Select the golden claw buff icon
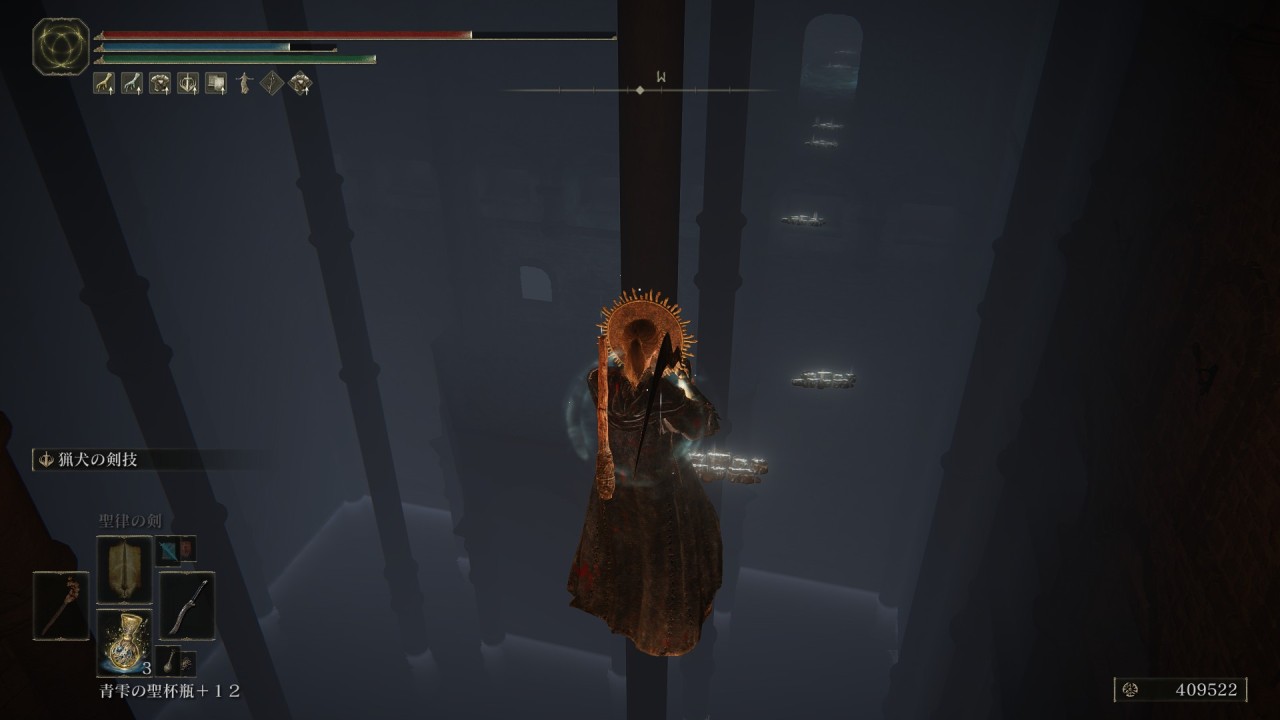The width and height of the screenshot is (1280, 720). (x=104, y=84)
